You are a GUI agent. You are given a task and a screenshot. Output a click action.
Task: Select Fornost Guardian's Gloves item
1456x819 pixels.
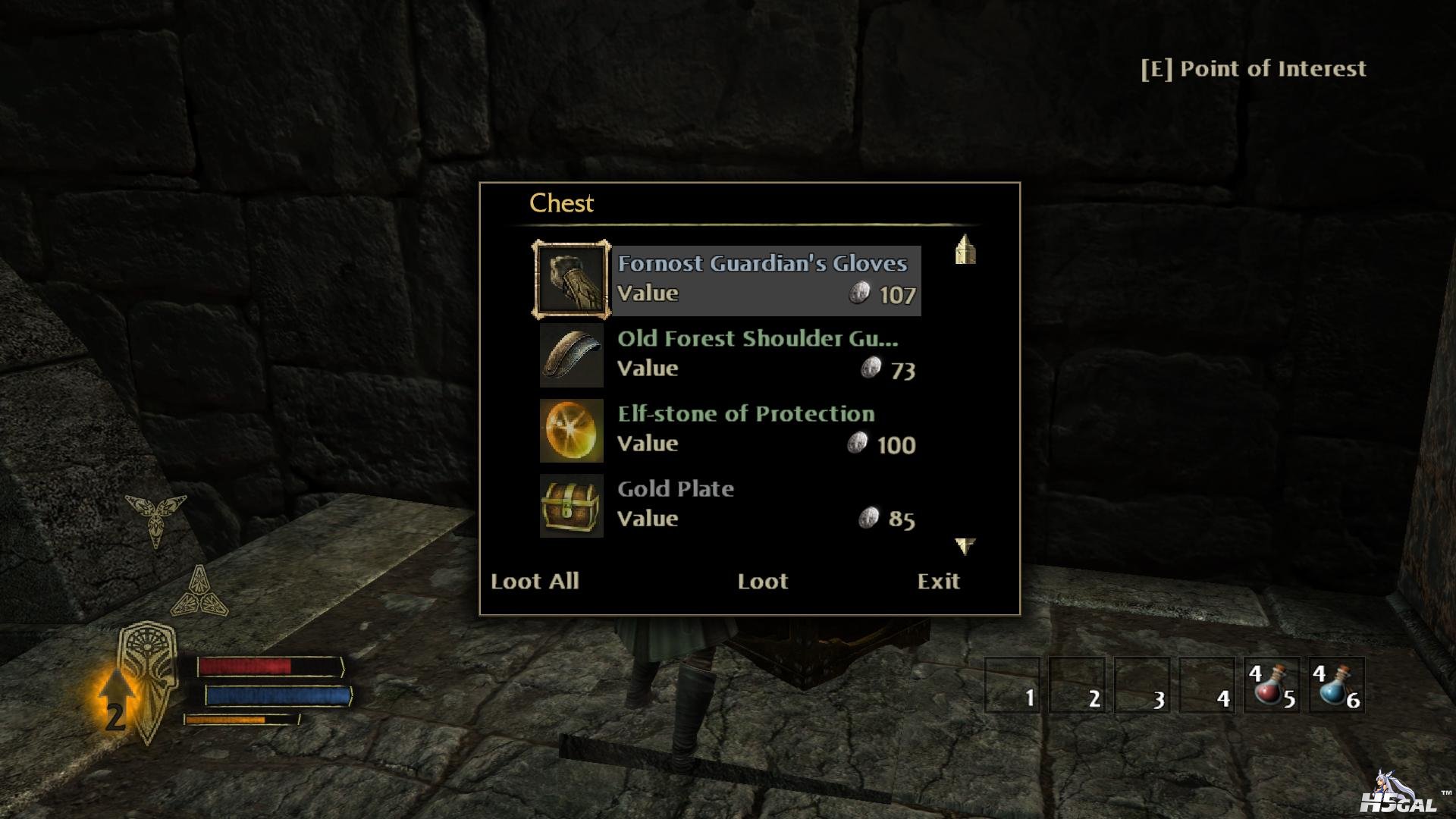pyautogui.click(x=762, y=279)
